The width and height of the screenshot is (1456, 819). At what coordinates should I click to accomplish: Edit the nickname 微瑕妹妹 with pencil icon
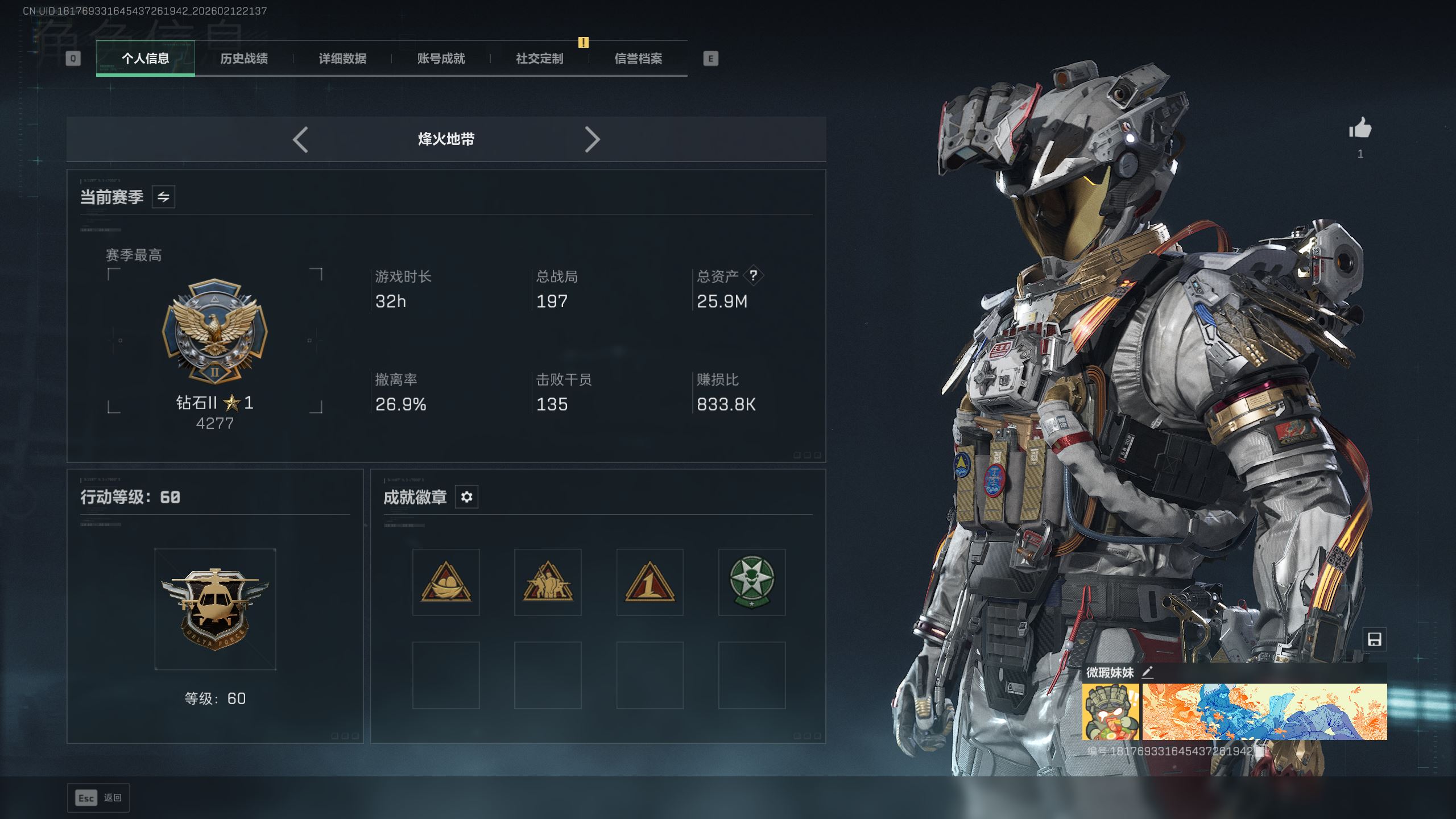(1148, 672)
